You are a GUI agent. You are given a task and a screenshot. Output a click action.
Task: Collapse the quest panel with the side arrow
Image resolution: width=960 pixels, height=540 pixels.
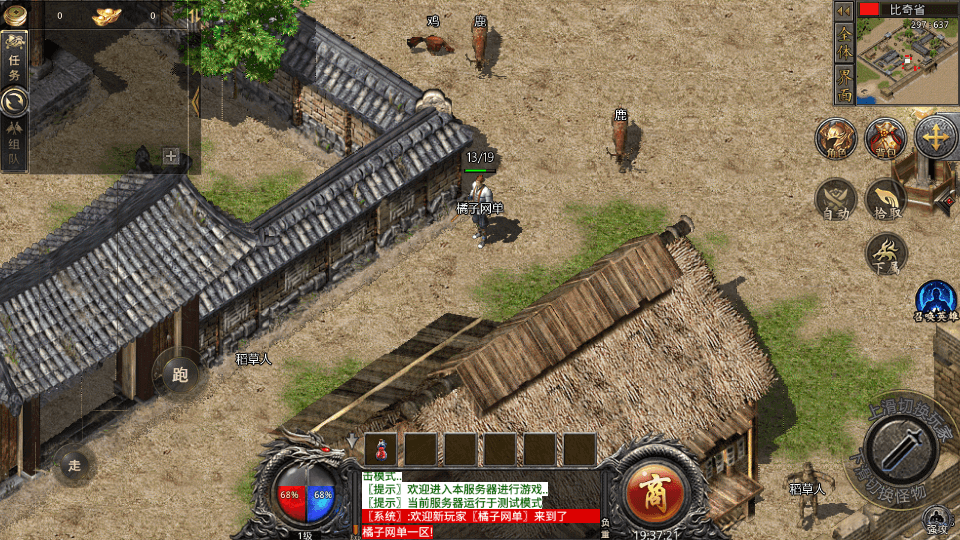[x=195, y=100]
